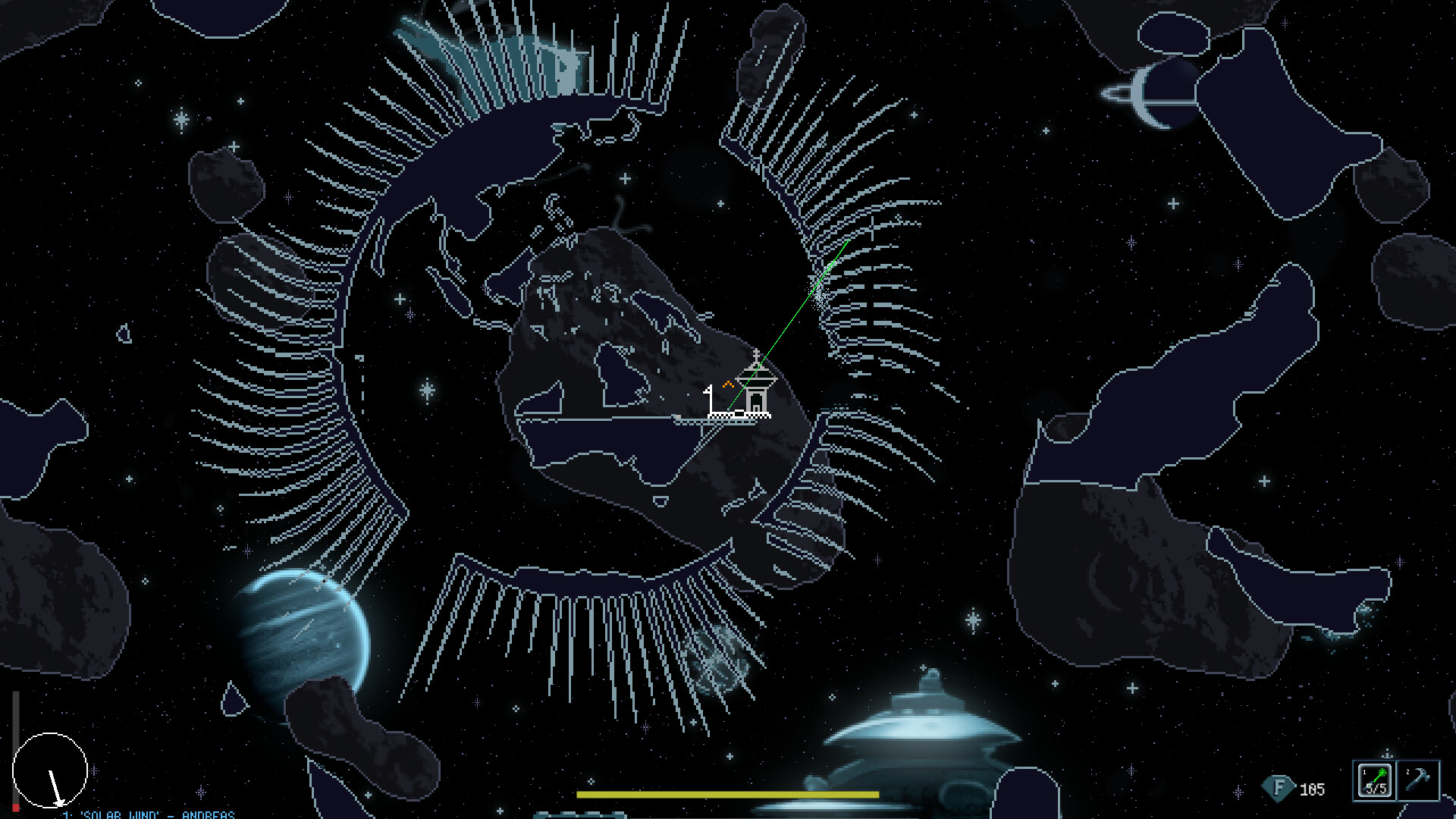This screenshot has height=819, width=1456.
Task: Click the 5/5 charge counter on the laser slot
Action: 1376,789
